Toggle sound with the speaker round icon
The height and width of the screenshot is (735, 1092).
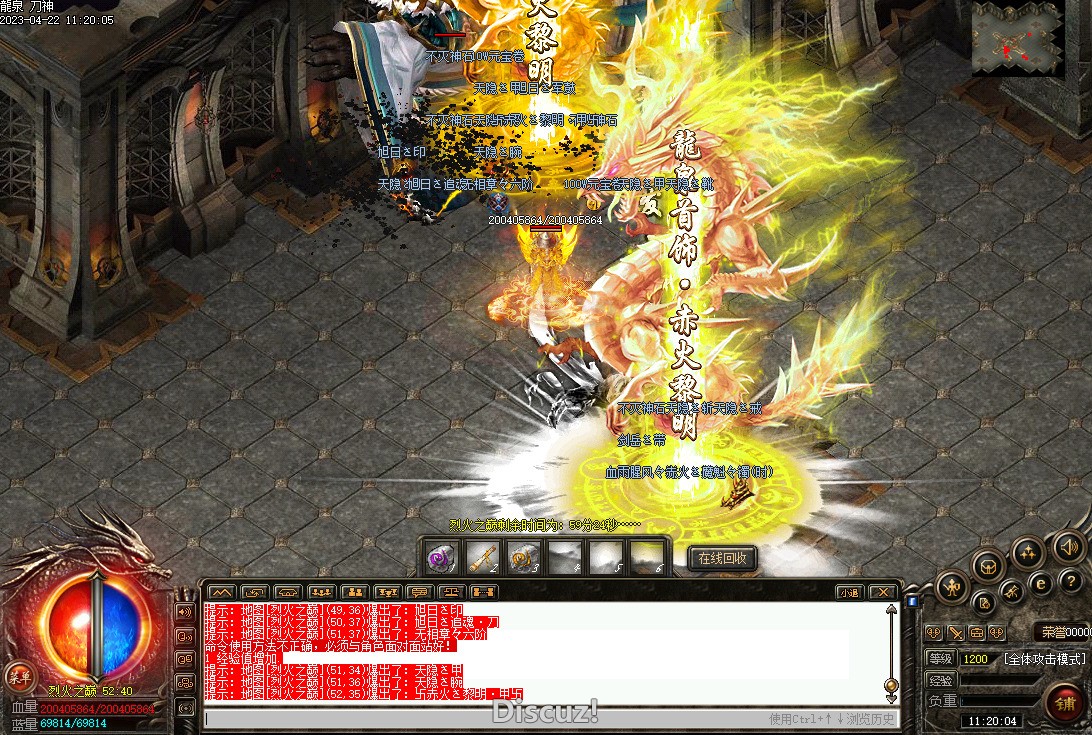[x=1067, y=546]
